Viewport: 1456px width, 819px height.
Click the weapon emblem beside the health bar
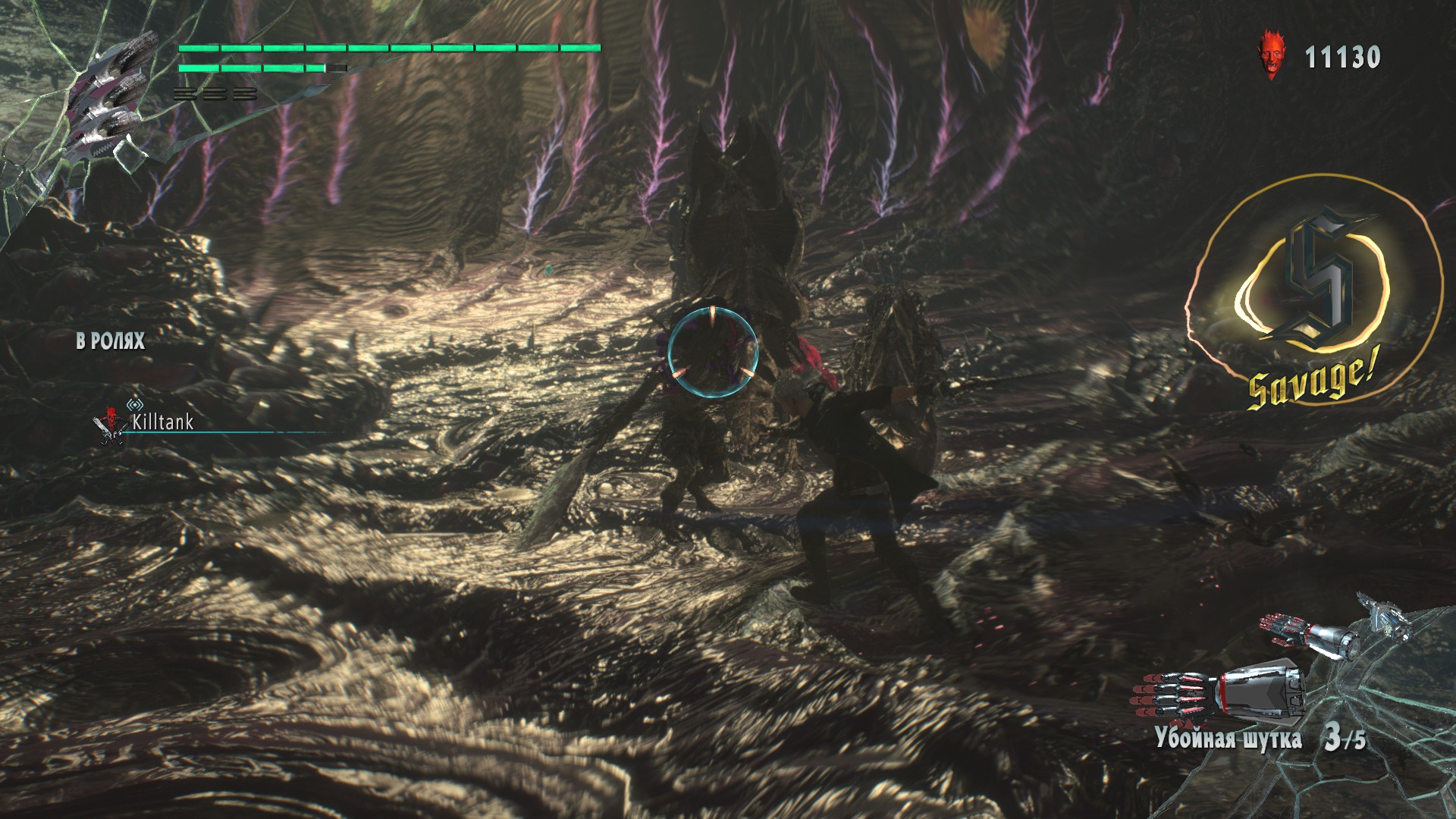click(x=108, y=99)
